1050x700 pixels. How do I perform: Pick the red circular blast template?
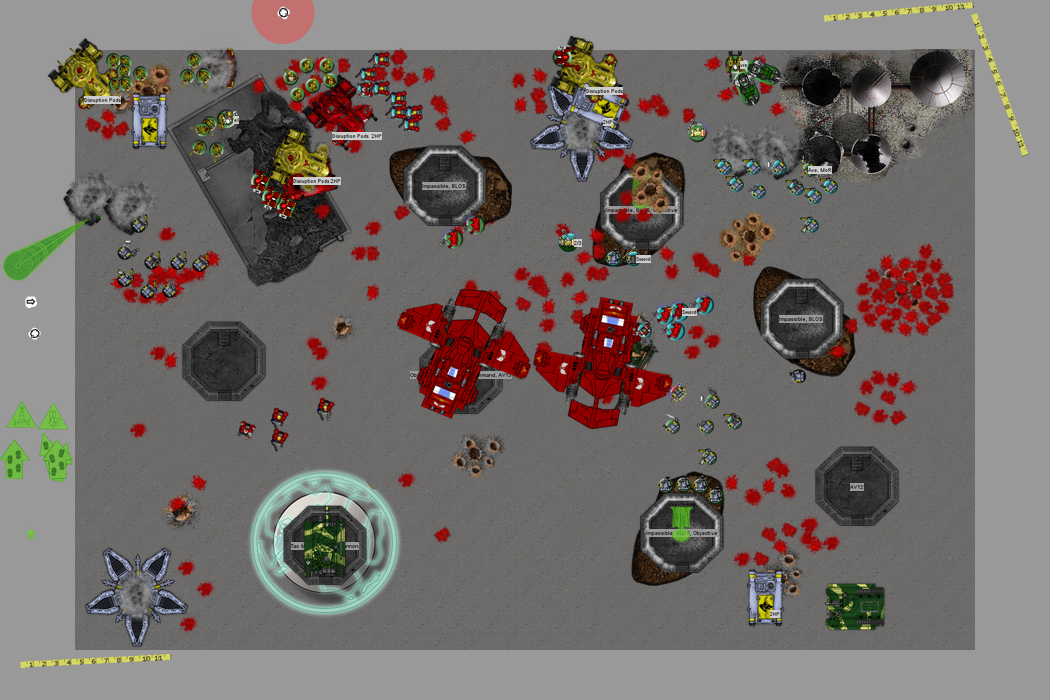point(283,14)
